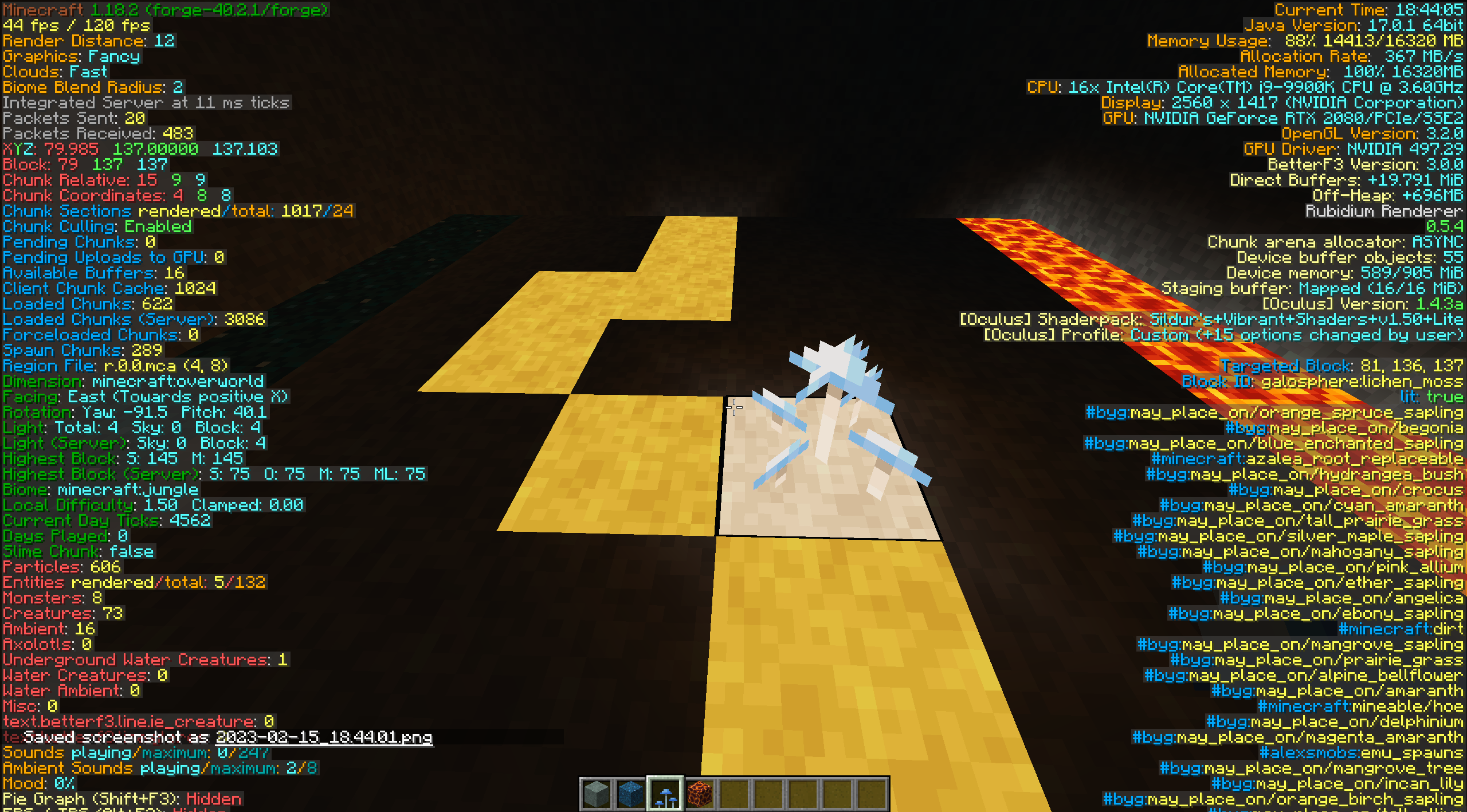The width and height of the screenshot is (1467, 812).
Task: Click the crosshair at screen center
Action: pos(733,407)
